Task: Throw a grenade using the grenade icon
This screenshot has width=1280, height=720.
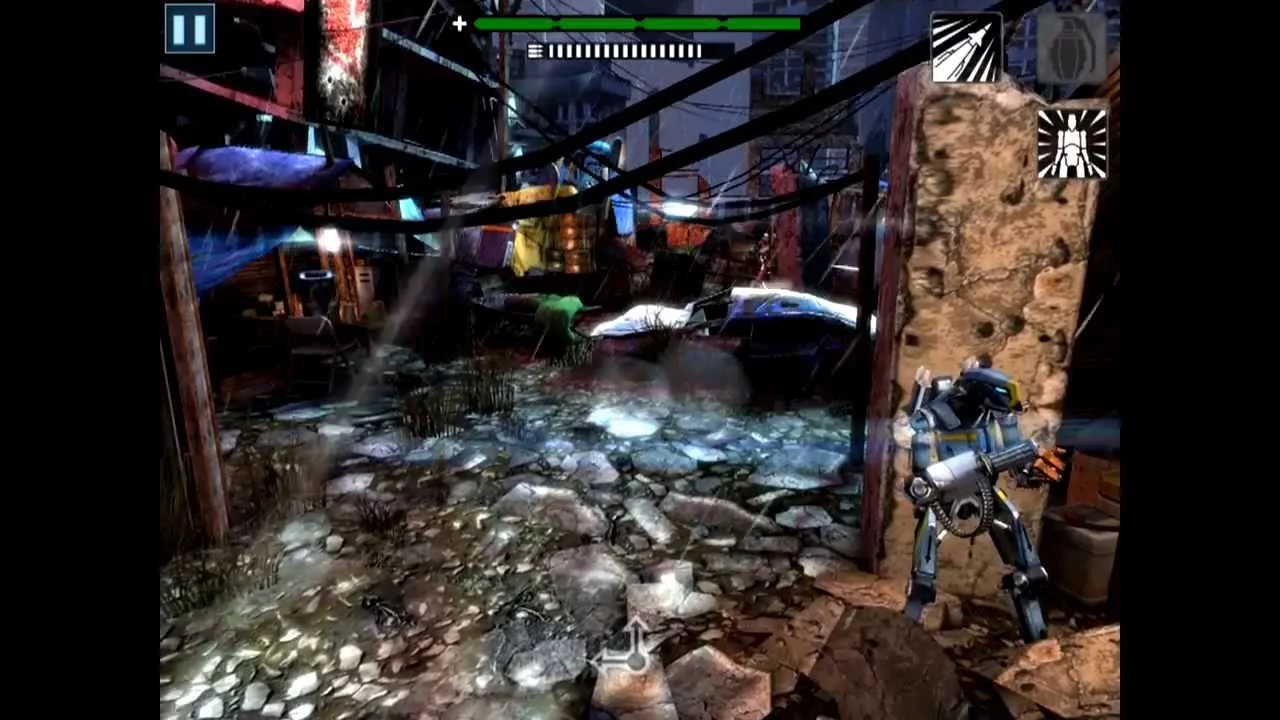Action: (x=1072, y=47)
